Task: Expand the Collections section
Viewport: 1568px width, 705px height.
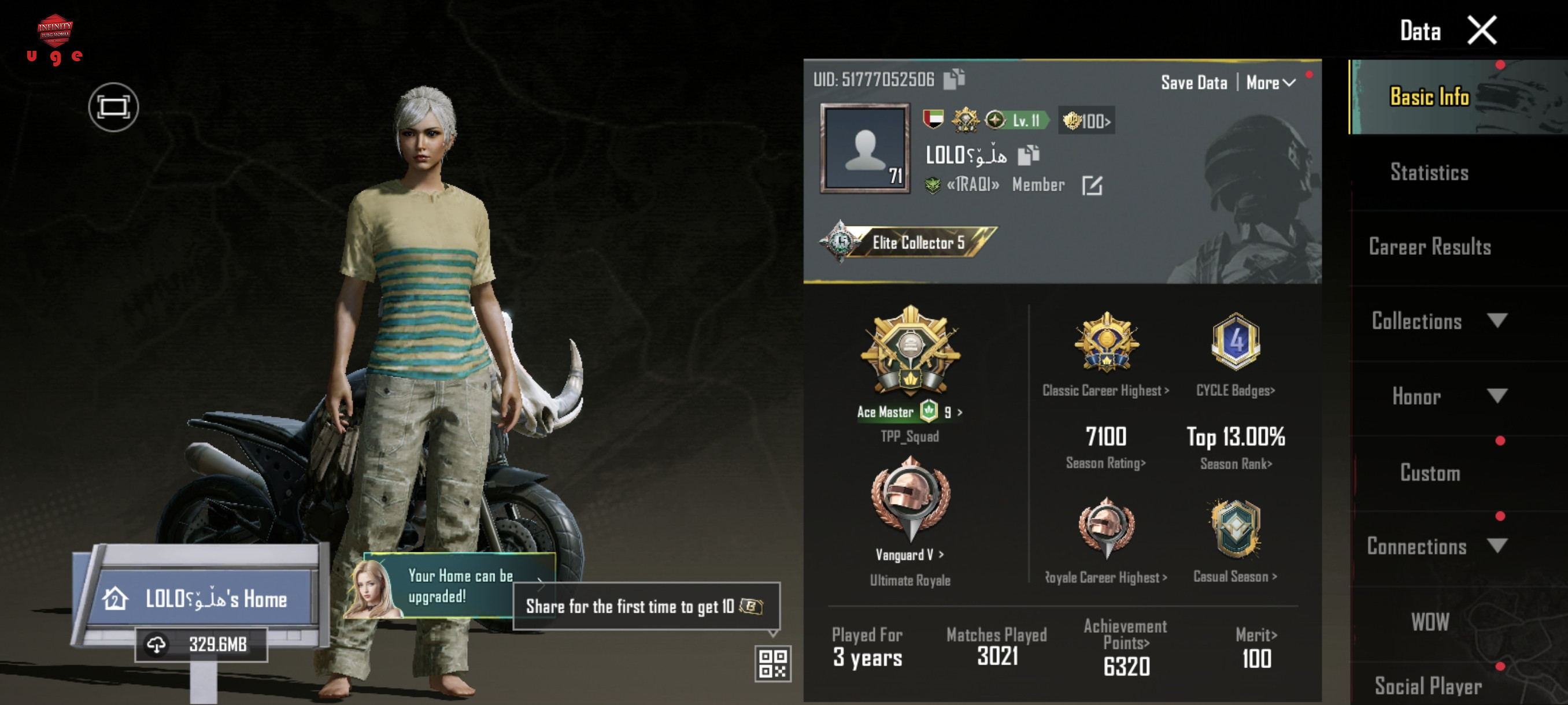Action: click(x=1437, y=321)
